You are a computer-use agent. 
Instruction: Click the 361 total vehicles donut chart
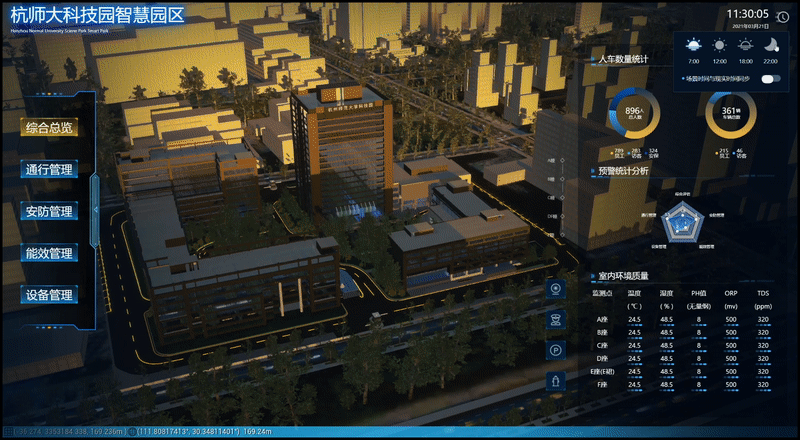click(x=729, y=114)
